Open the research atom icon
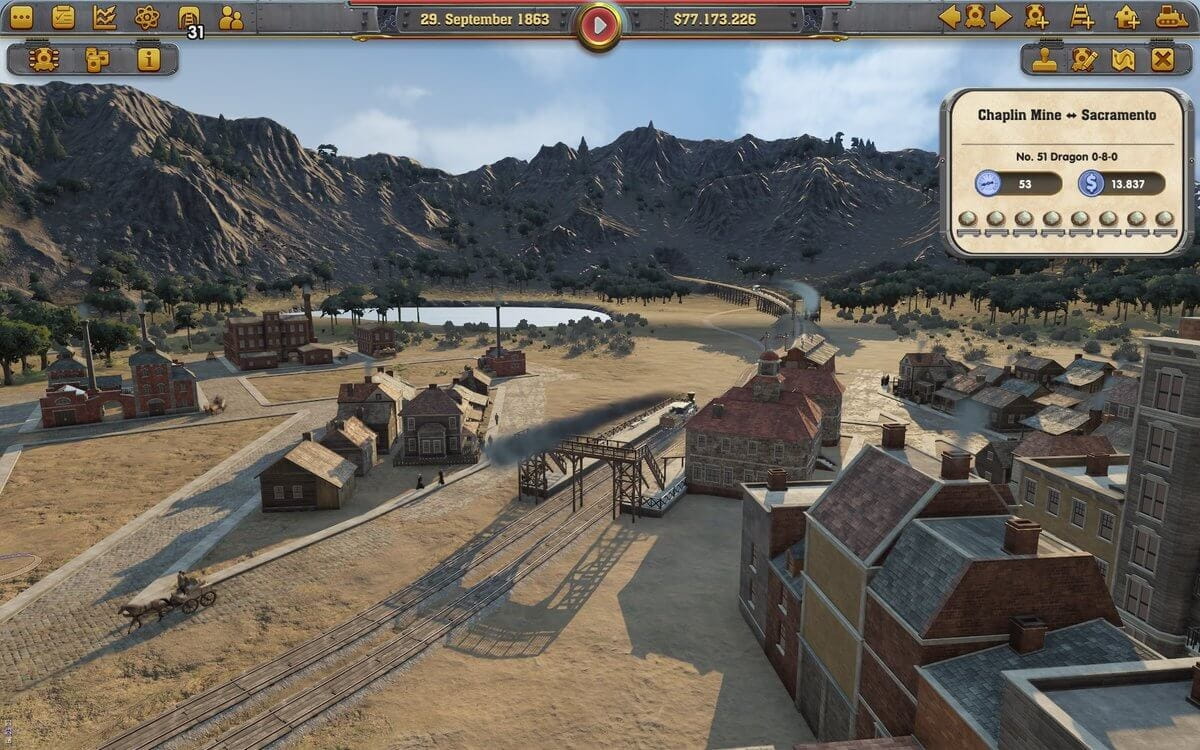This screenshot has width=1200, height=750. (147, 17)
